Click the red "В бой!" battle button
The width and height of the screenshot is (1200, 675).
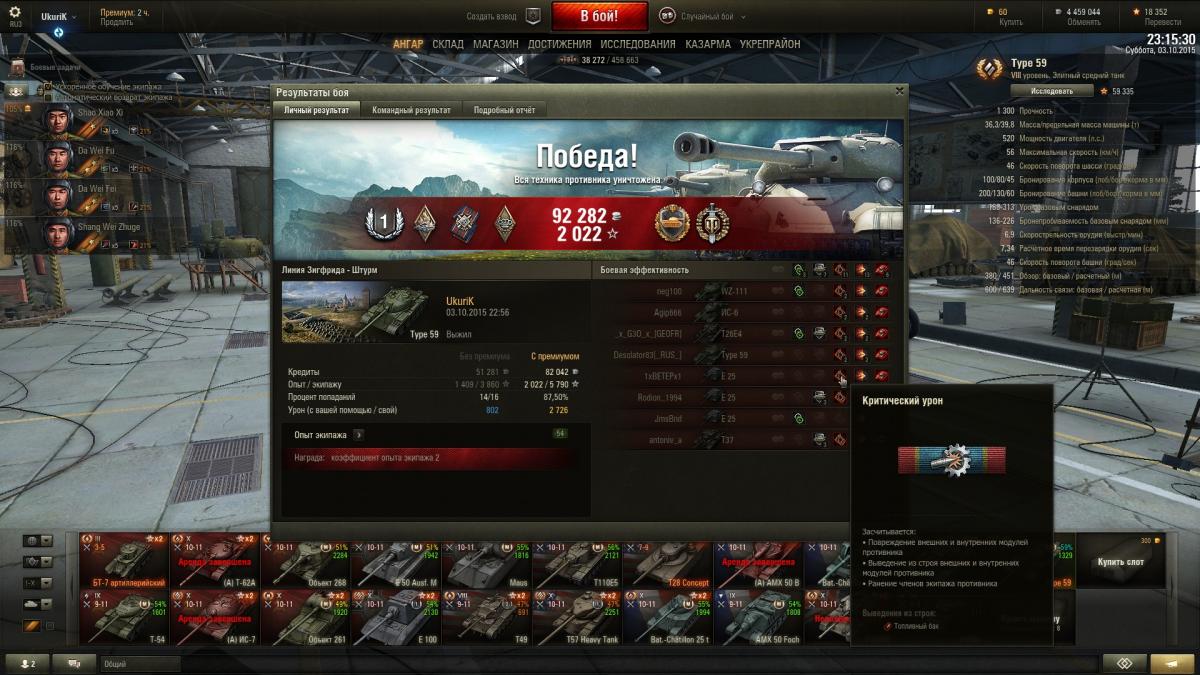(600, 16)
